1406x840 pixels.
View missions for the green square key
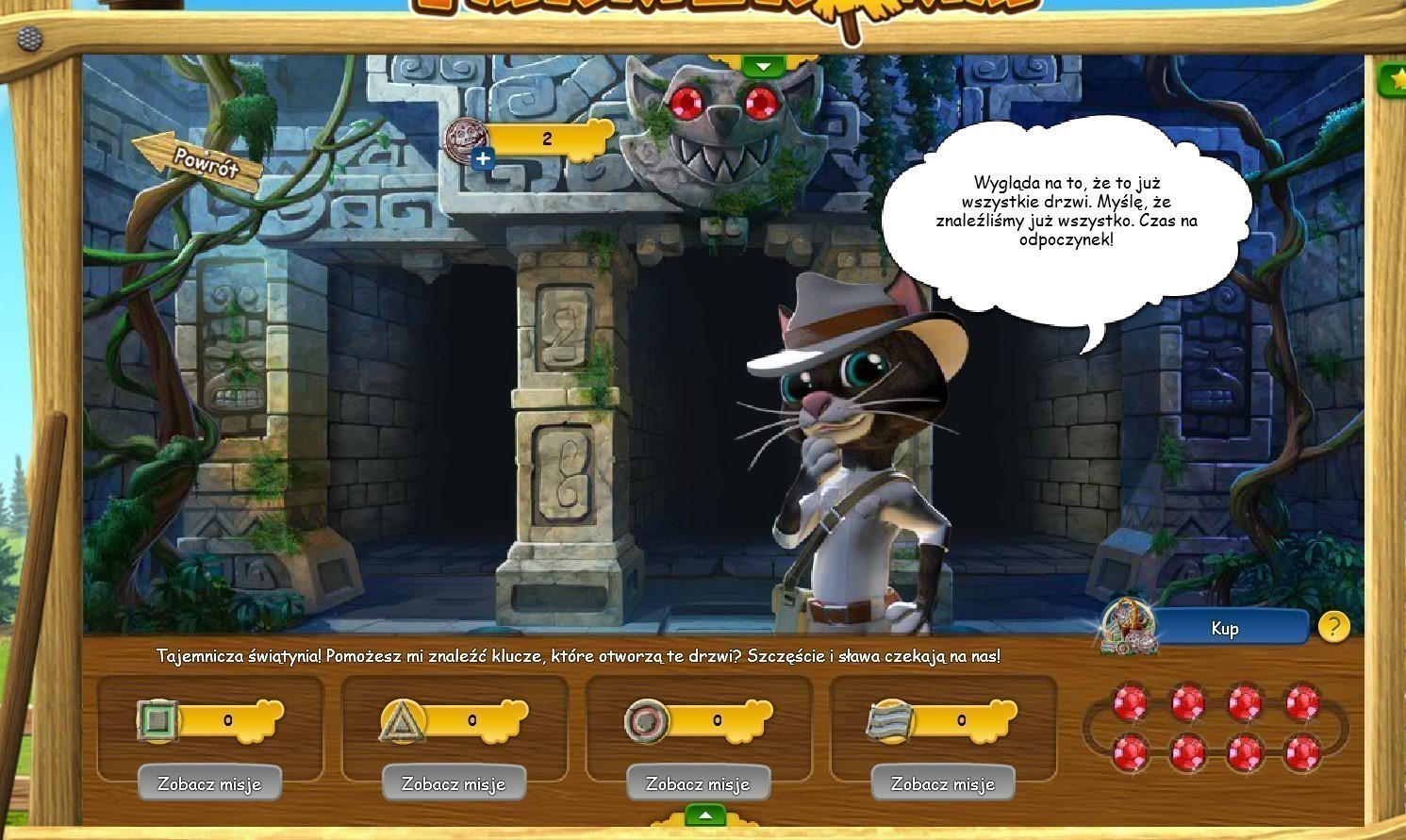[209, 783]
